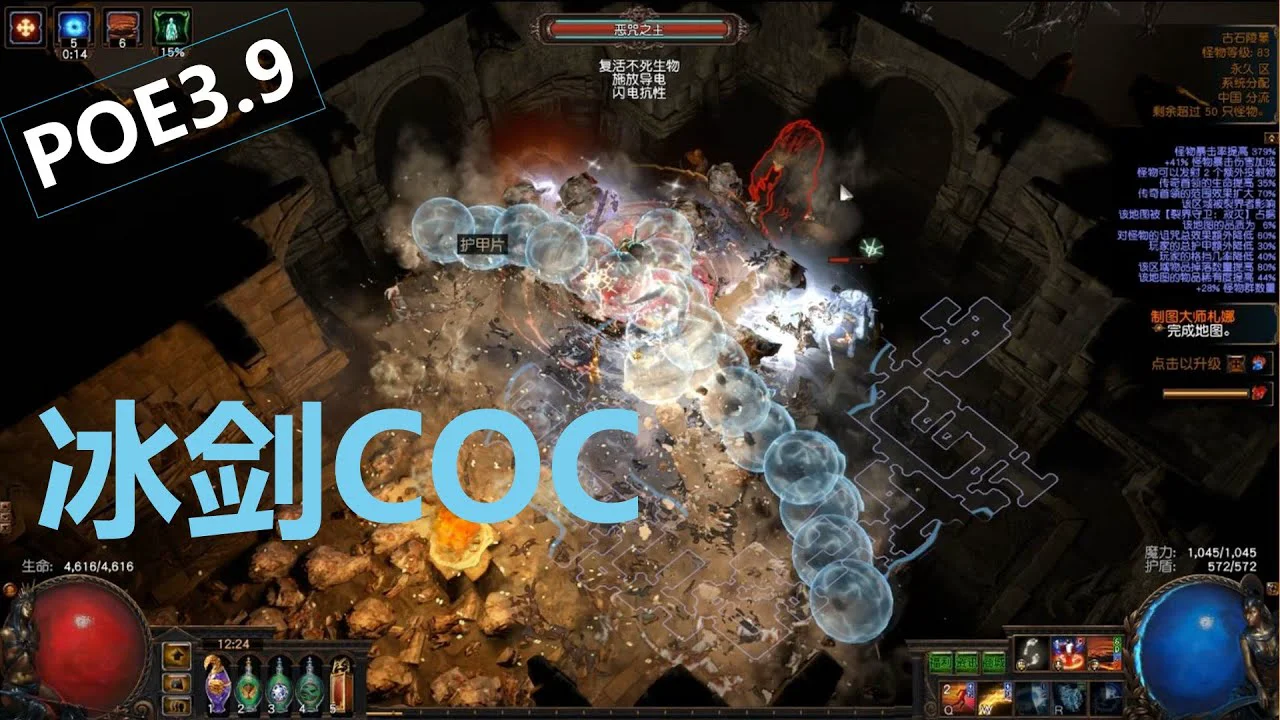Activate the red circle aura skill
The width and height of the screenshot is (1280, 720).
click(x=1067, y=653)
